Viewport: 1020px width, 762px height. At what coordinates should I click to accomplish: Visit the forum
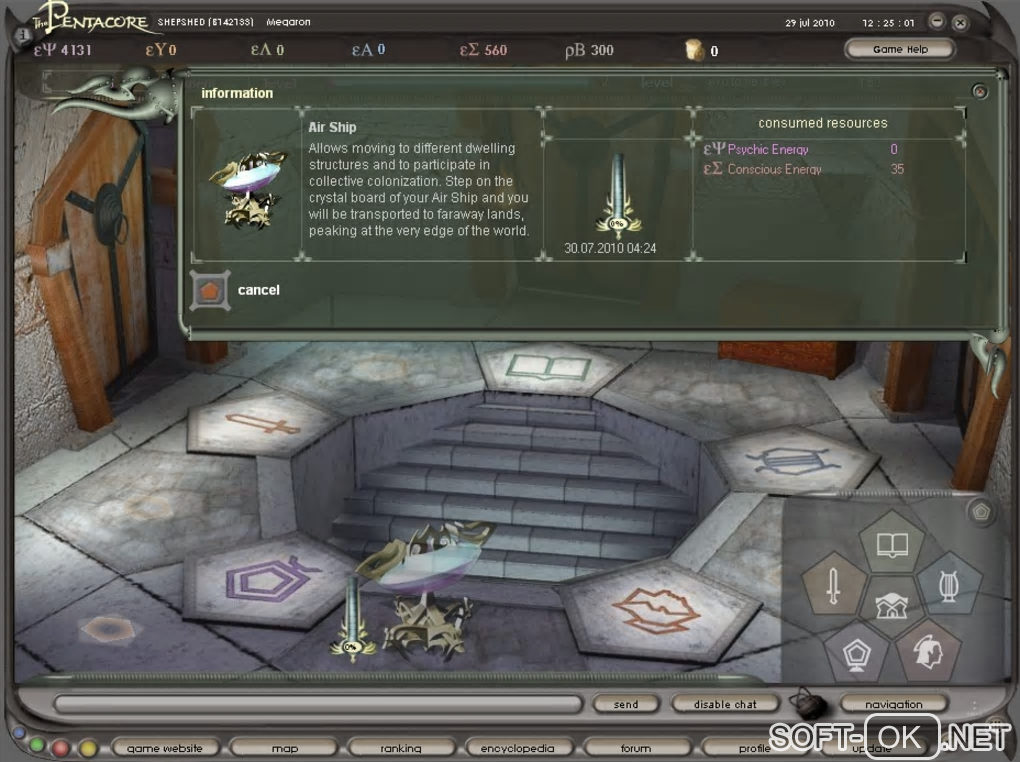tap(635, 748)
